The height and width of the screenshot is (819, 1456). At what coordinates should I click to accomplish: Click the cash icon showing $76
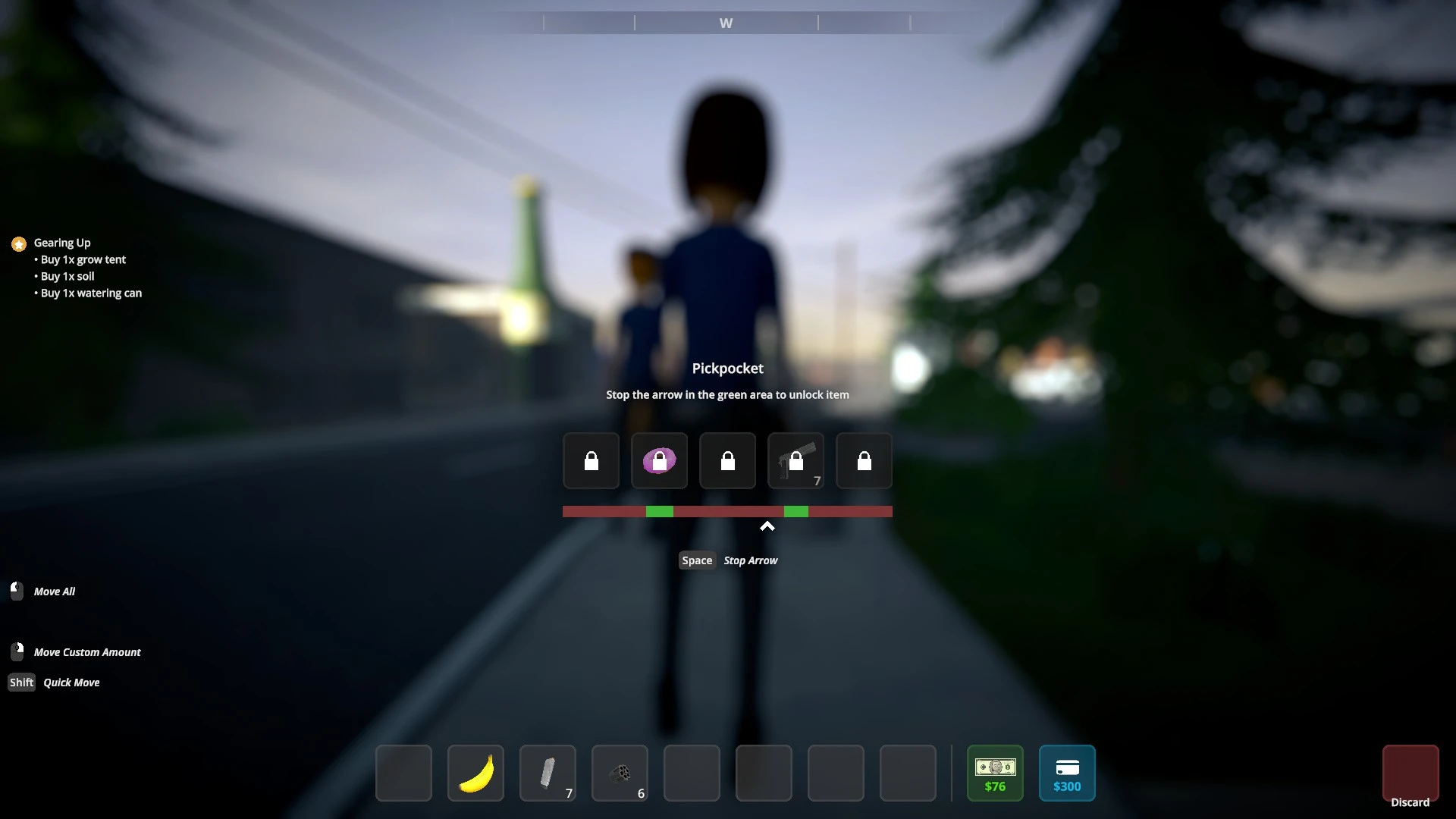[995, 773]
